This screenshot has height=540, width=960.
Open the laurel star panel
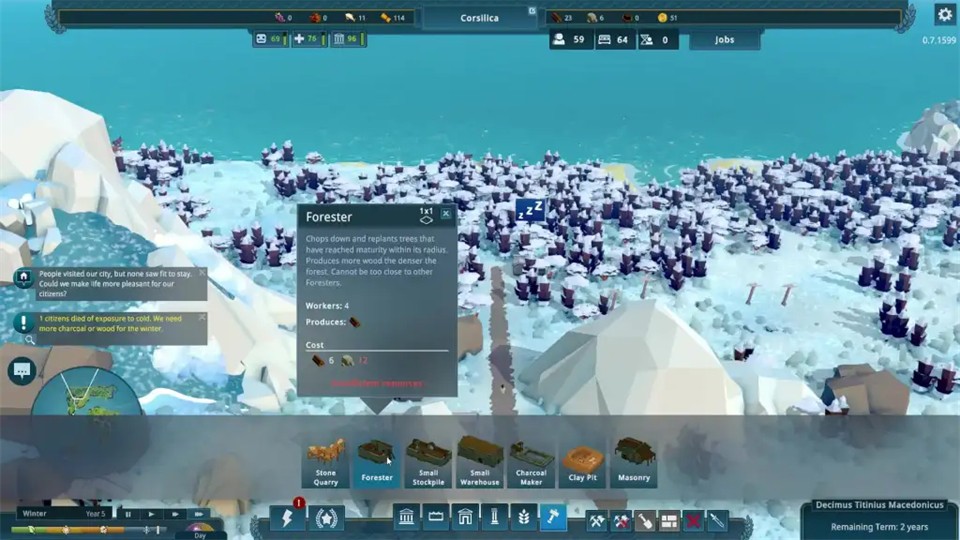[327, 518]
